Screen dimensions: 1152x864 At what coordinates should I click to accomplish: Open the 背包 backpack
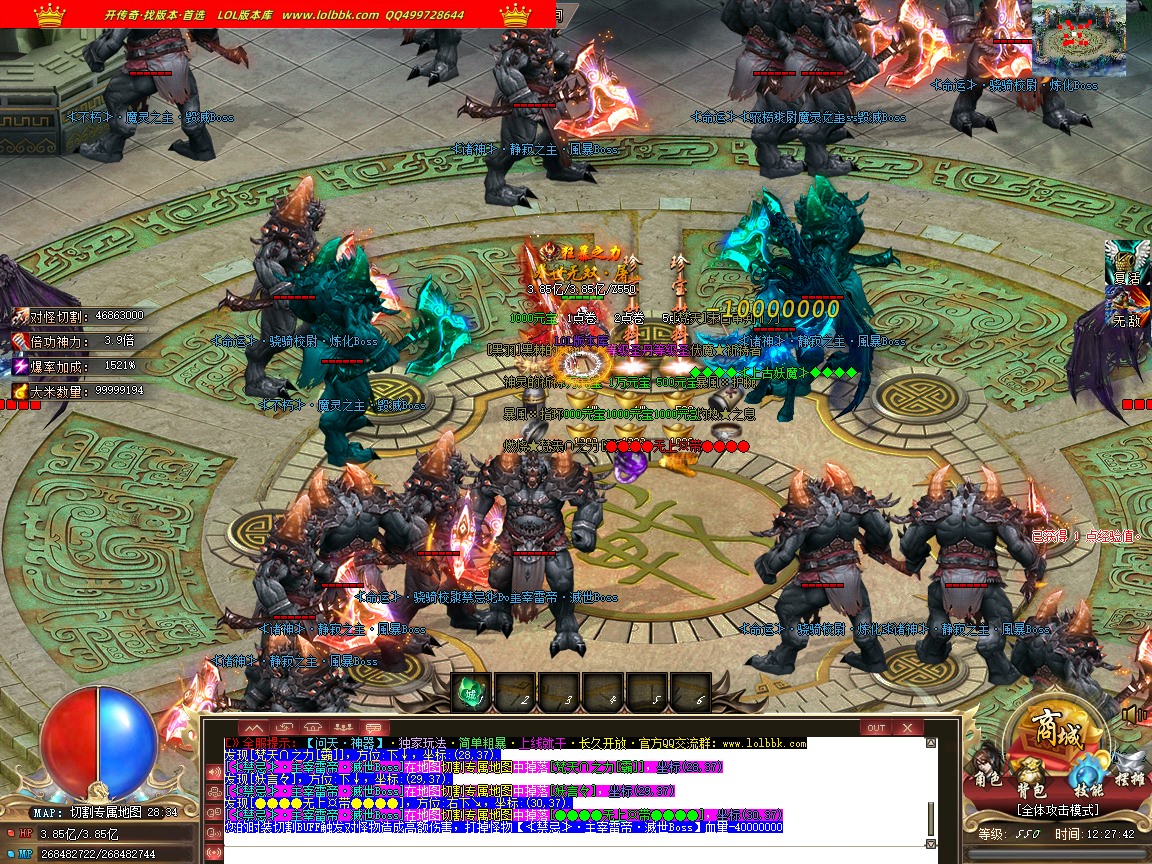tap(1032, 778)
